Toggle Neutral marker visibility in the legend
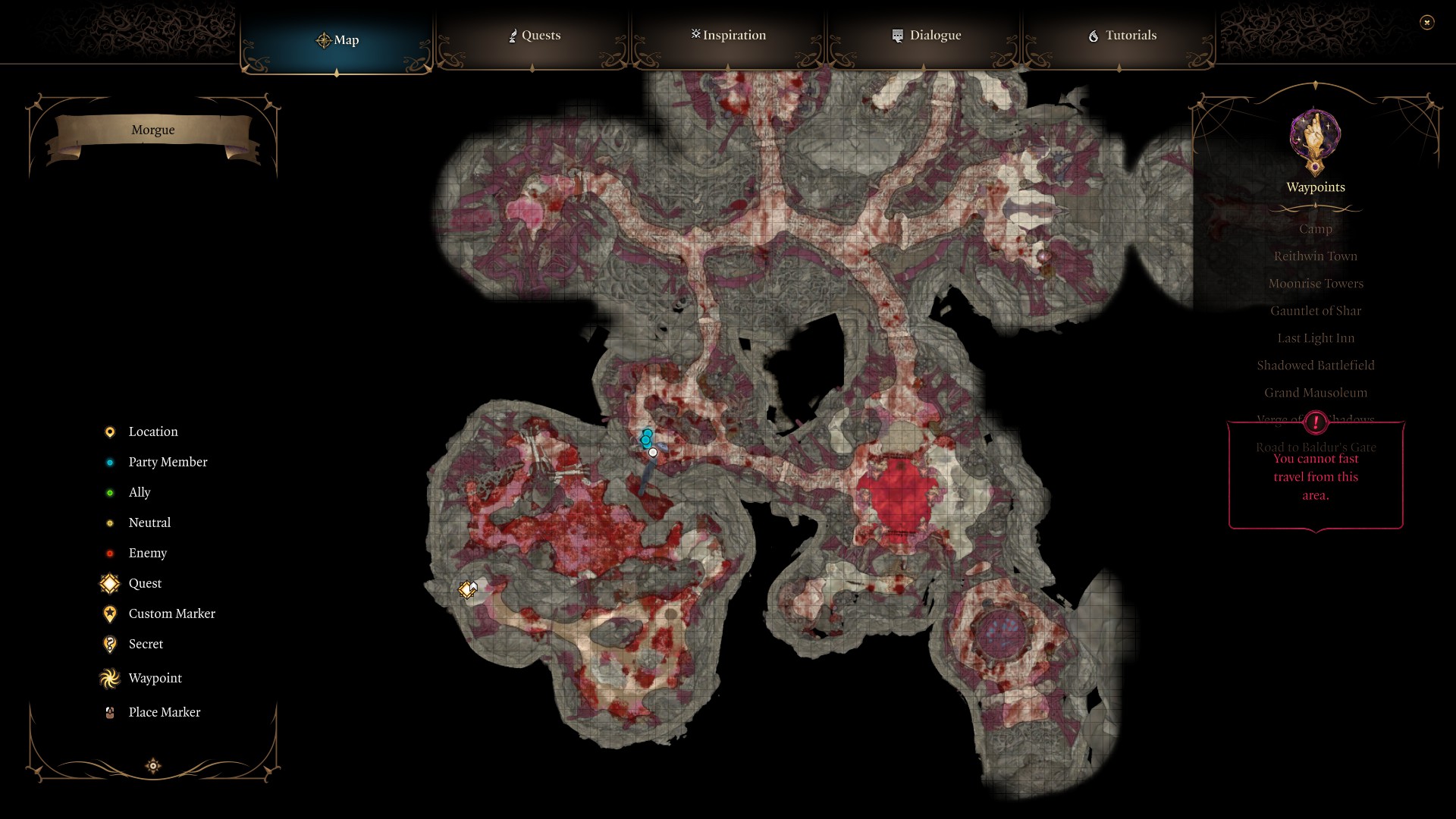 pos(108,522)
